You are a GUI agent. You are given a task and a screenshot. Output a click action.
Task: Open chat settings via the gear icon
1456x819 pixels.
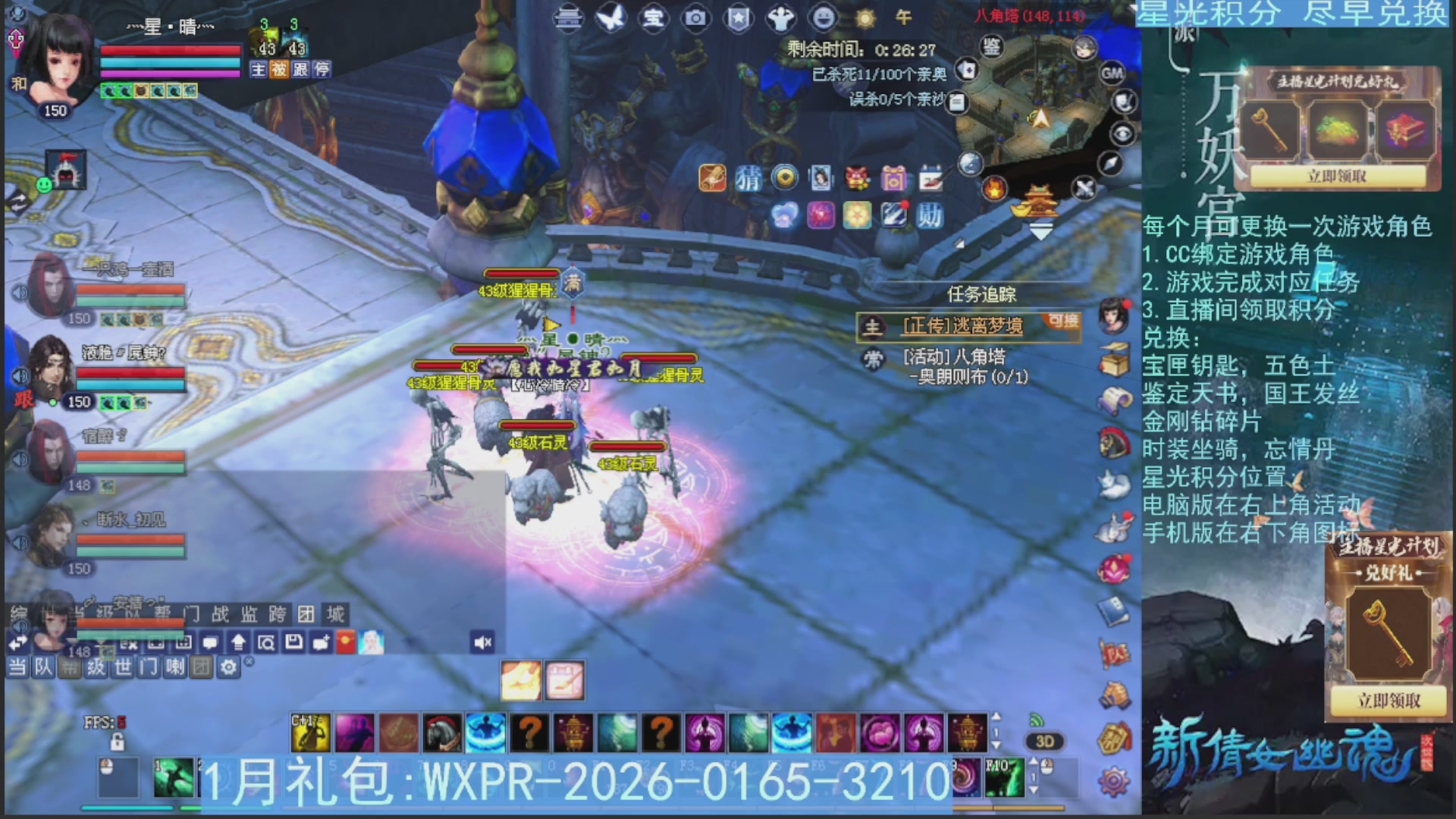[x=228, y=667]
